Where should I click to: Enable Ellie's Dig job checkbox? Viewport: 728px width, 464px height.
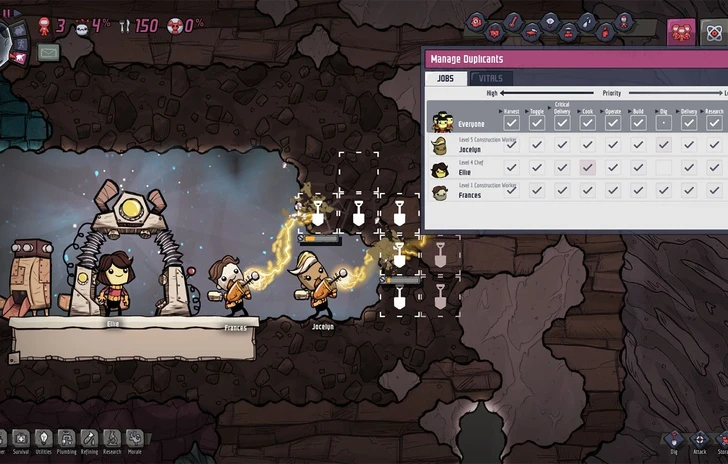coord(663,167)
